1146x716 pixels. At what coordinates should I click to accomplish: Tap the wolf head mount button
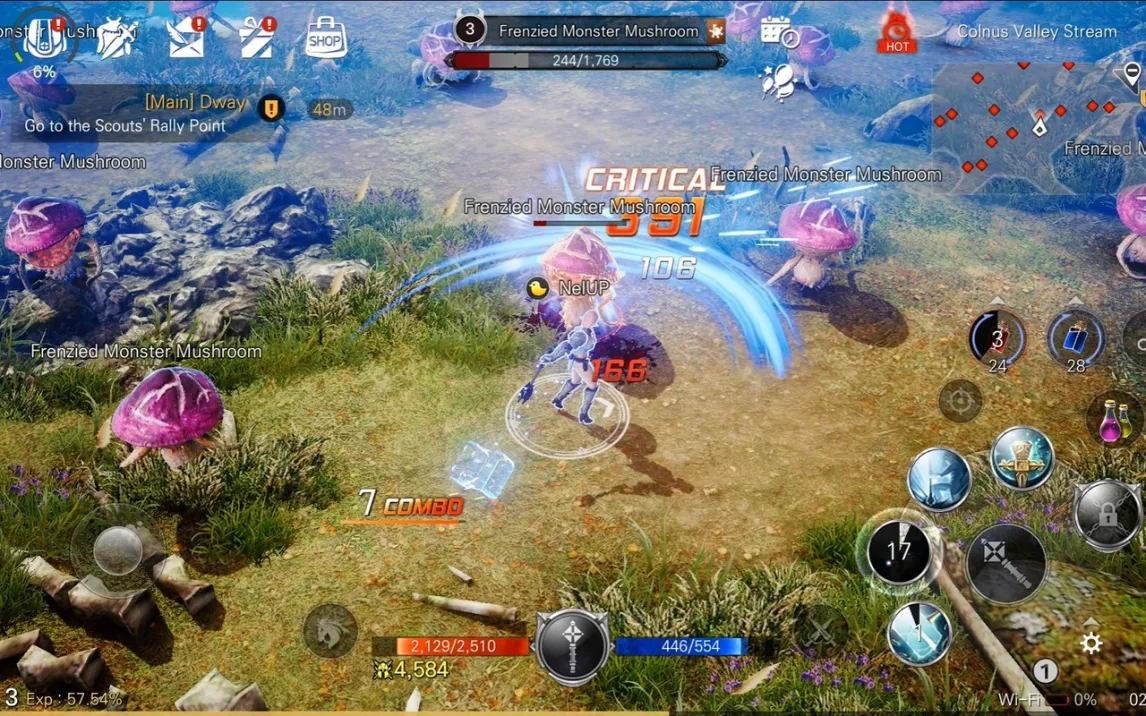(330, 631)
